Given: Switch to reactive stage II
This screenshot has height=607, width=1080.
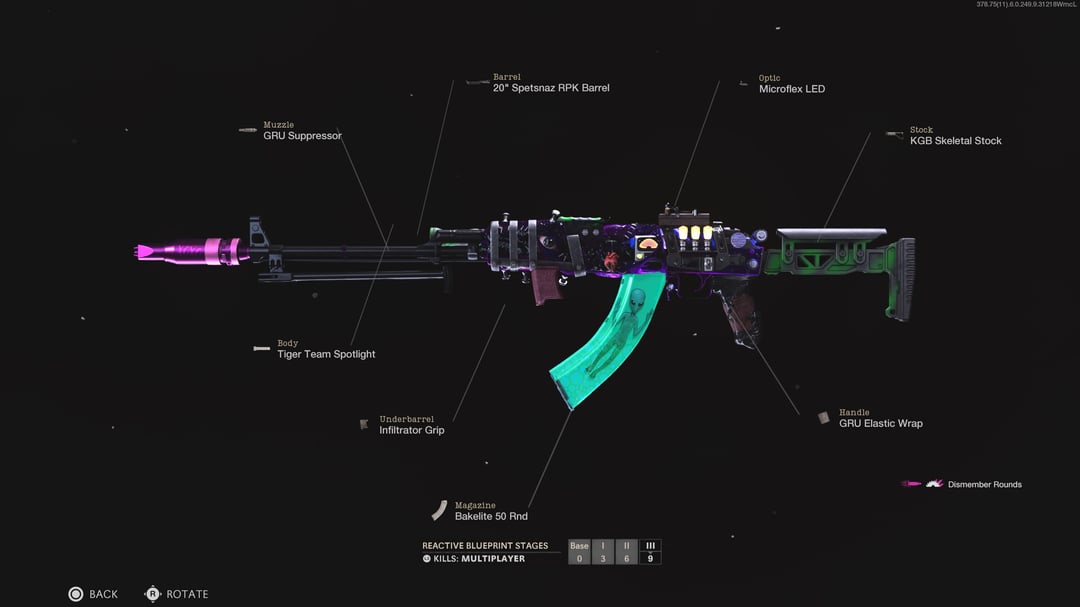Looking at the screenshot, I should pyautogui.click(x=626, y=552).
